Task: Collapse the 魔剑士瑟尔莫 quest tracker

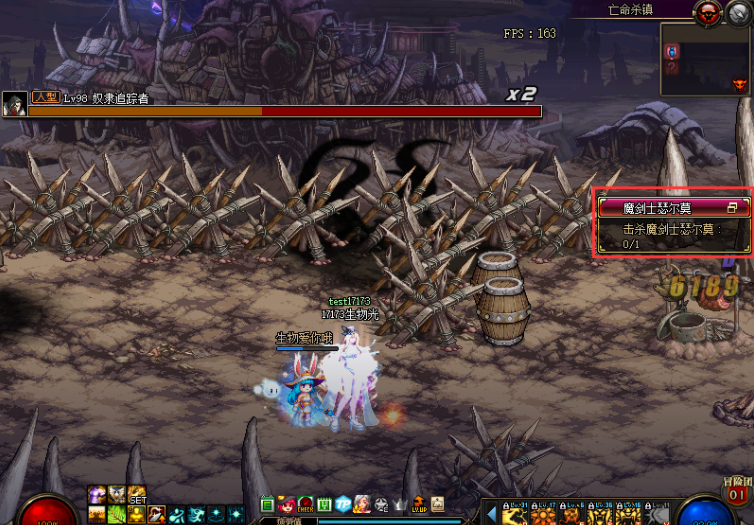Action: 732,208
